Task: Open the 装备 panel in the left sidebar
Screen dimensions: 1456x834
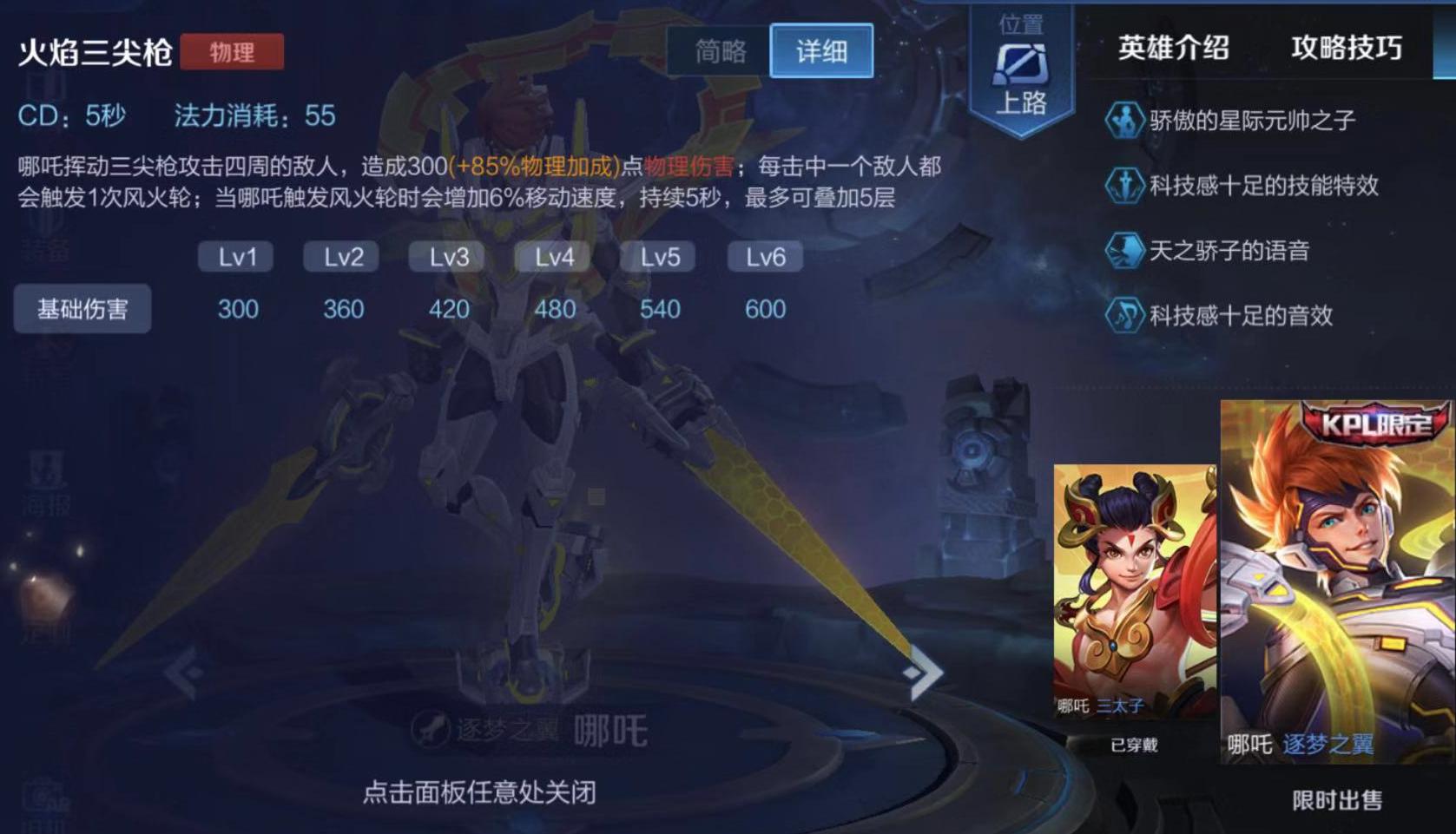Action: [x=45, y=234]
